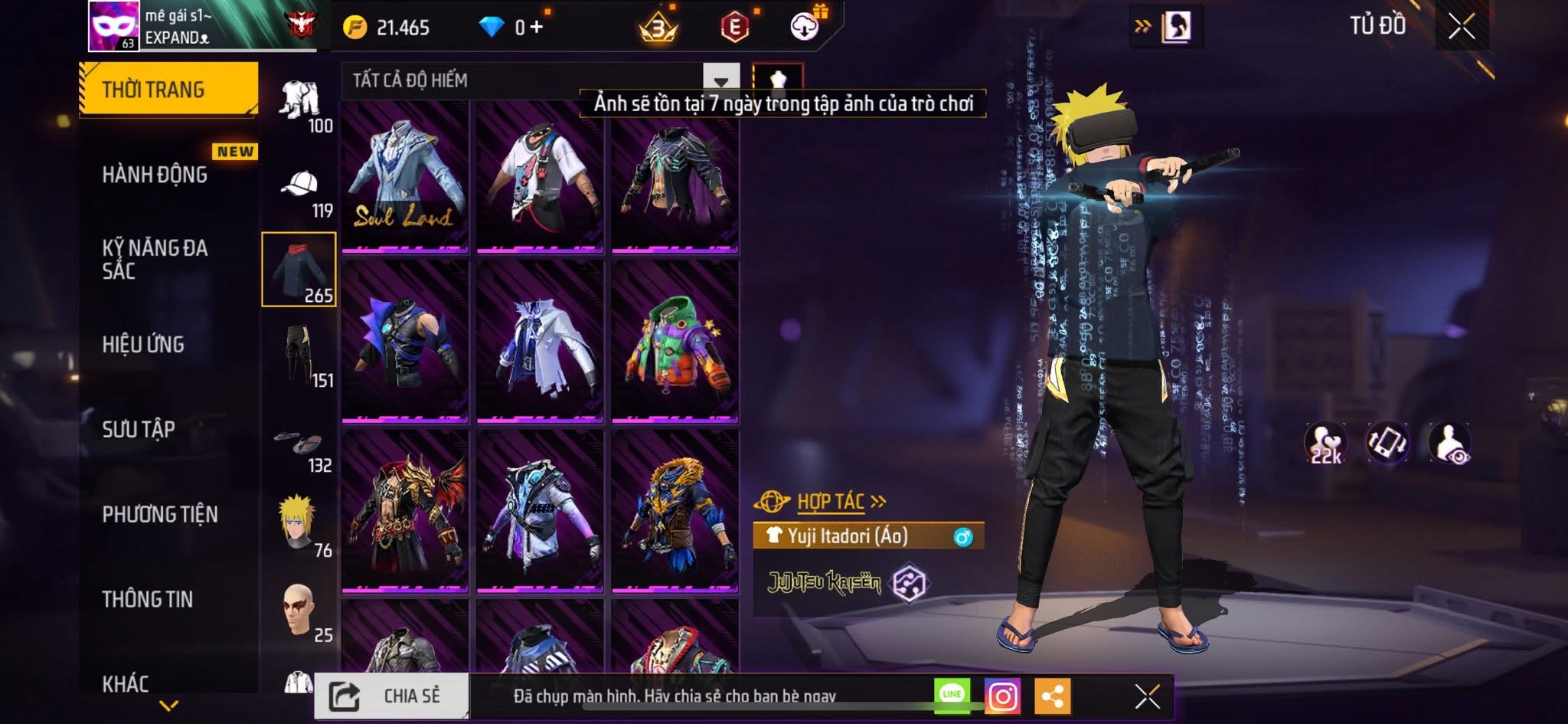1568x724 pixels.
Task: Open the Phương Tiện tab
Action: [160, 514]
